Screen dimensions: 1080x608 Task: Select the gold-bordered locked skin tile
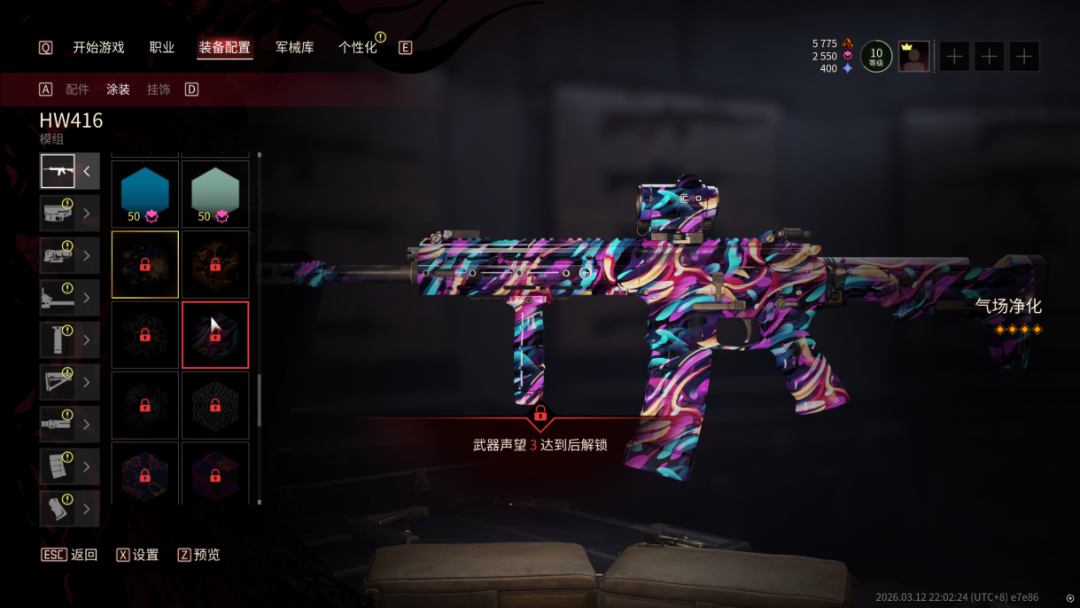145,264
